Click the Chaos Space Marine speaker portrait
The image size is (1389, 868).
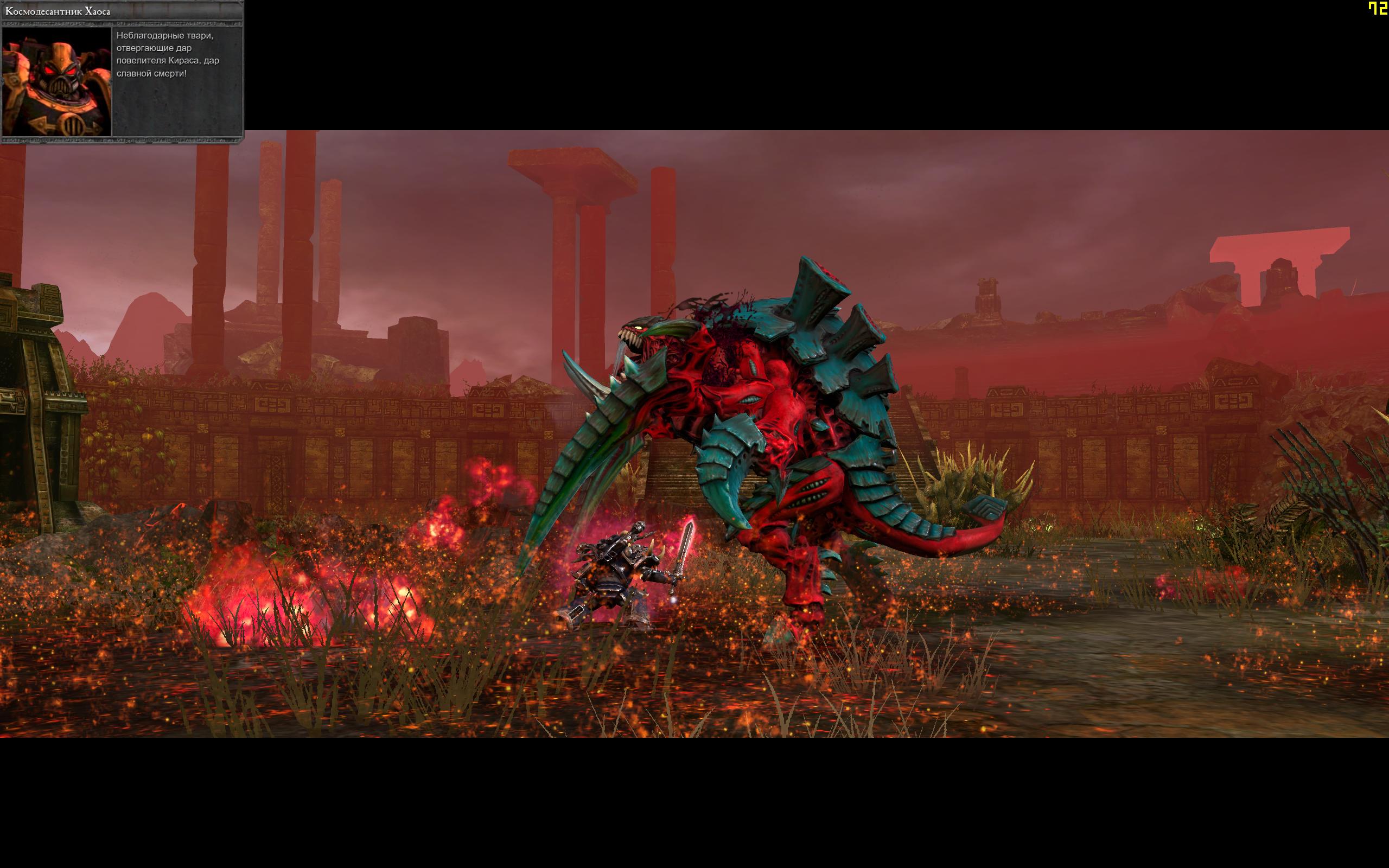[x=57, y=81]
